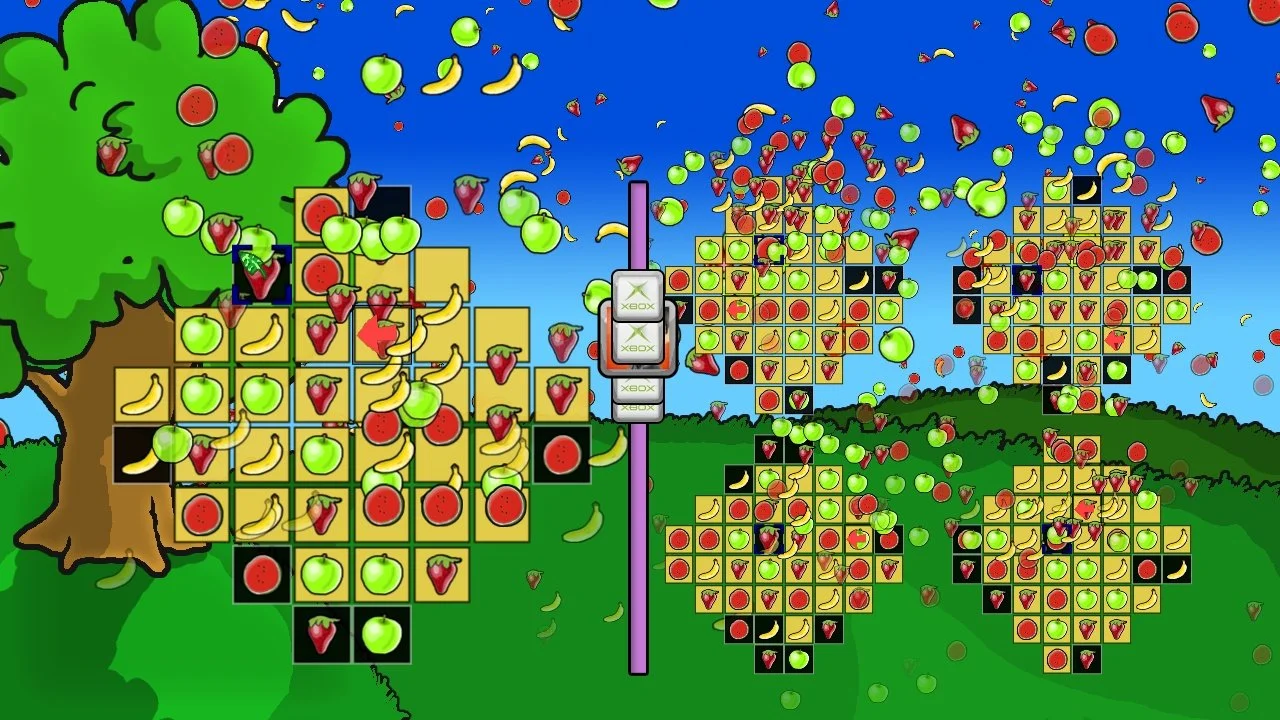Click a strawberry tile on the upper-right board
This screenshot has width=1280, height=720.
[x=1027, y=218]
